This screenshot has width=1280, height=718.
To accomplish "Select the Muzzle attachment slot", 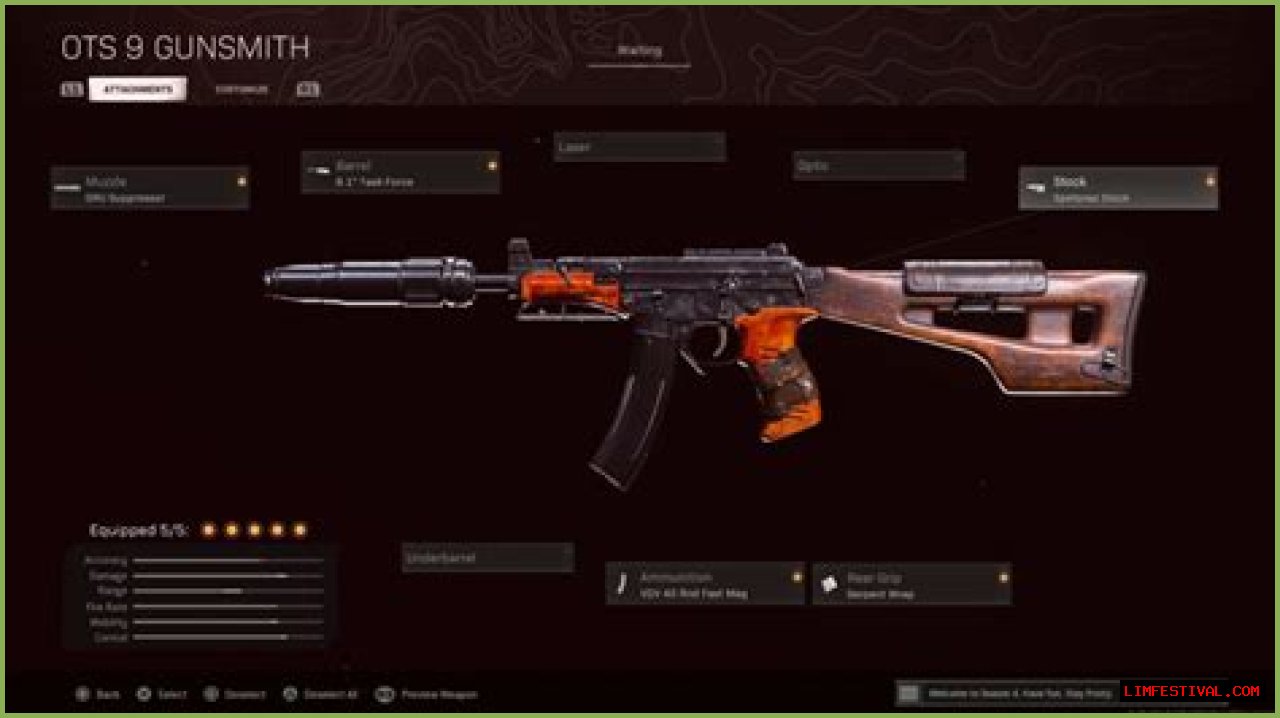I will coord(150,188).
